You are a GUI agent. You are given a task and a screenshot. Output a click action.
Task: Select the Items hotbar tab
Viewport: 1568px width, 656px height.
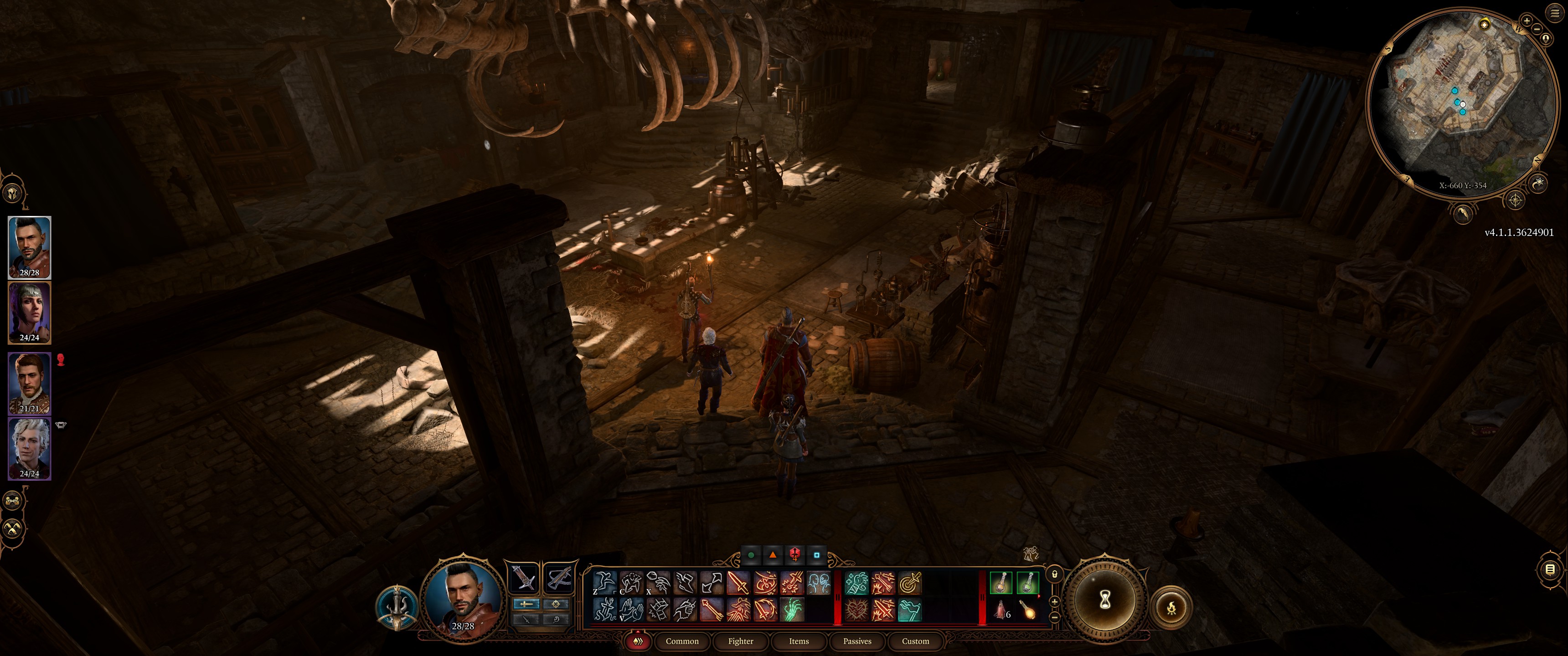[x=799, y=641]
